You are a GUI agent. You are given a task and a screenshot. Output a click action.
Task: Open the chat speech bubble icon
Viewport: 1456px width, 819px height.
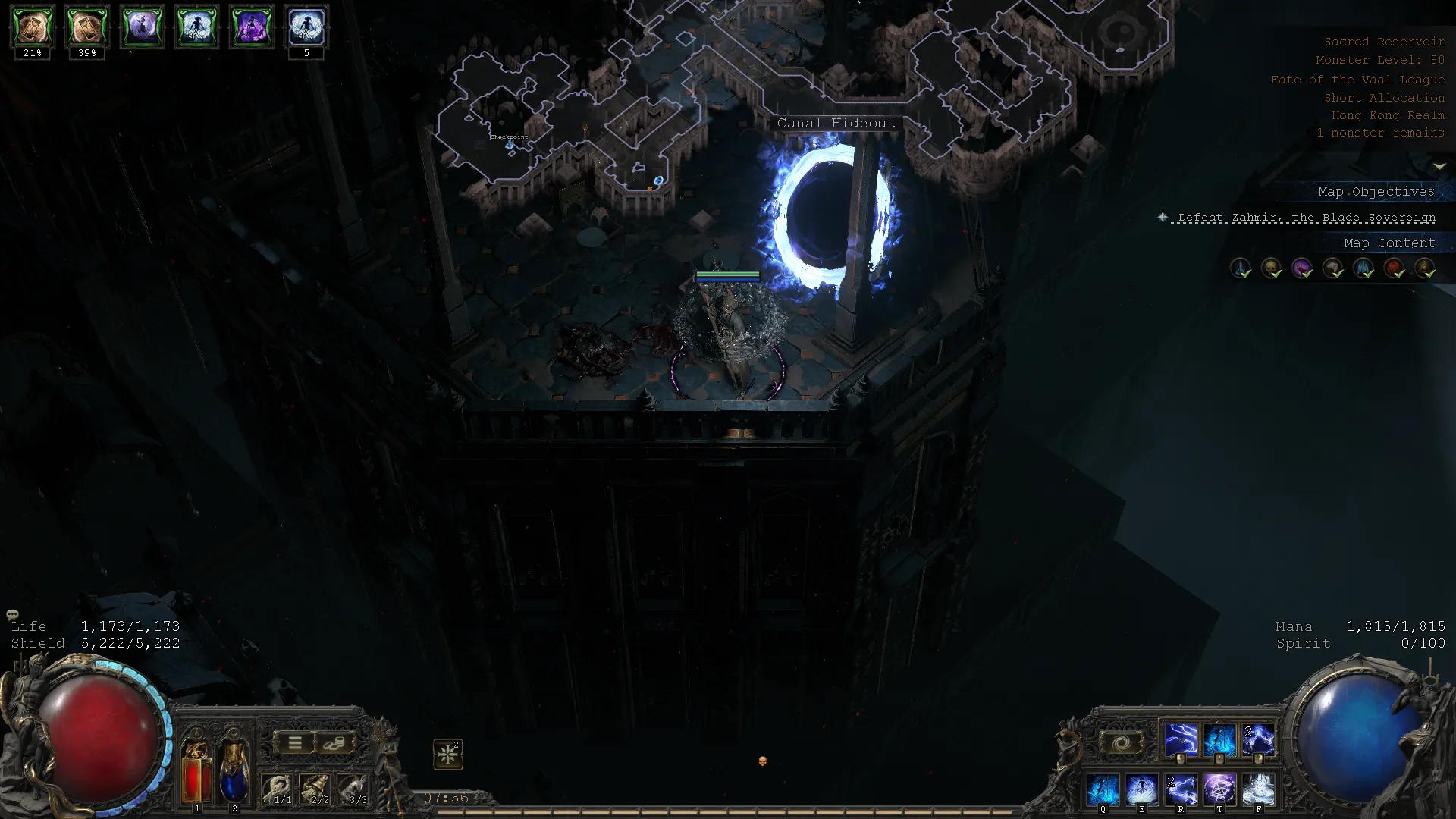point(12,614)
